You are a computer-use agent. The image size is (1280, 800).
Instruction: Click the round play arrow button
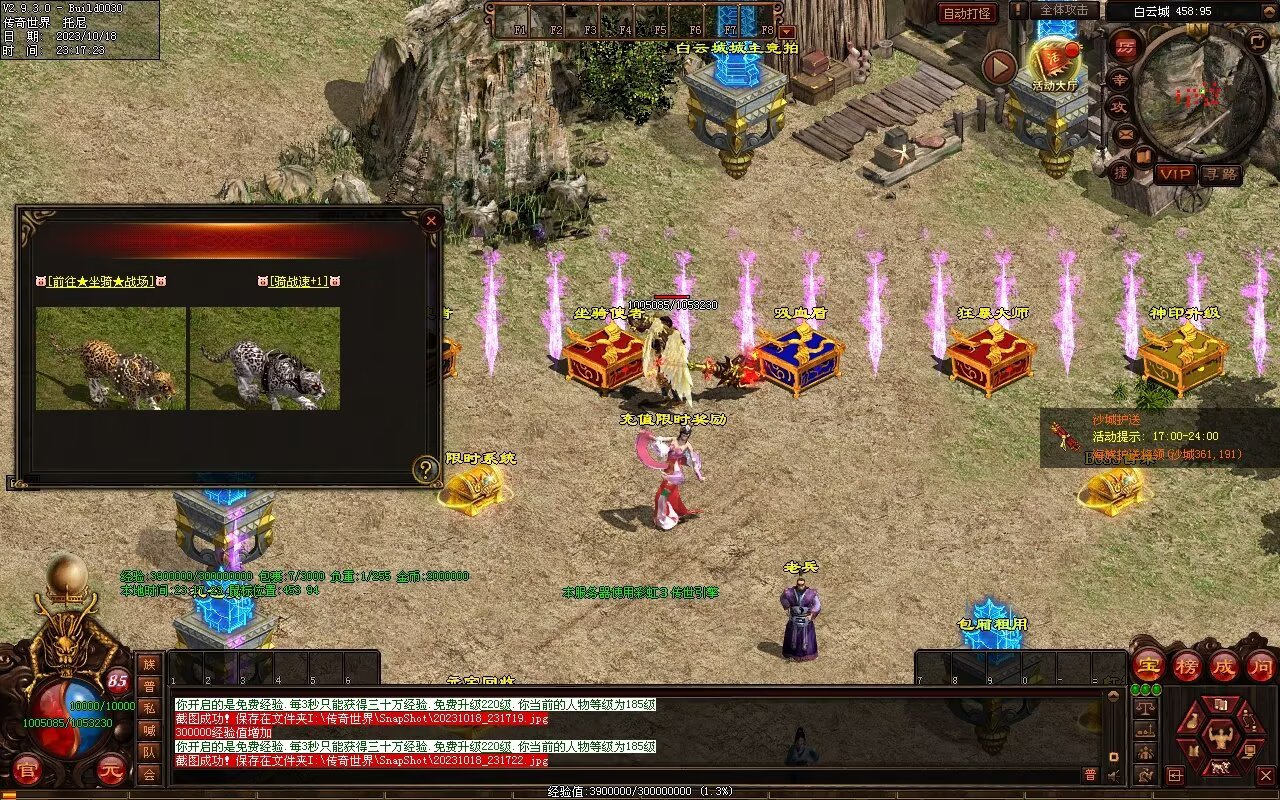[999, 67]
